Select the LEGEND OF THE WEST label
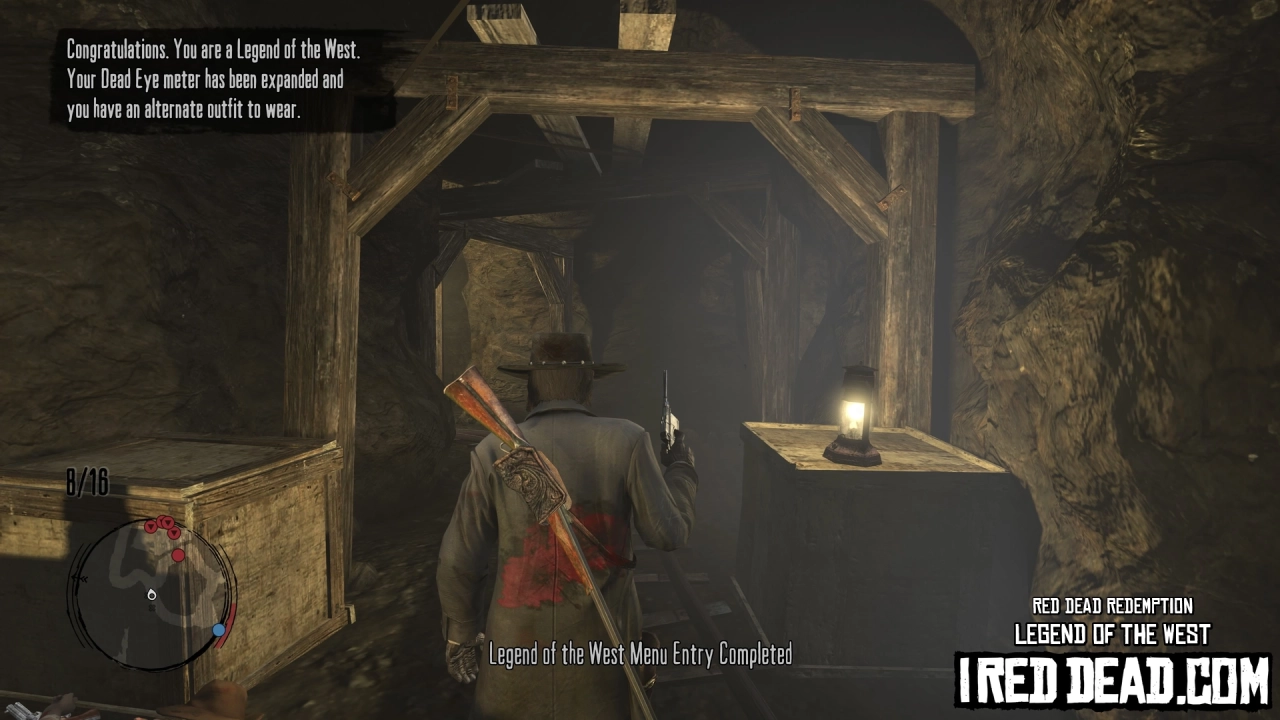The width and height of the screenshot is (1280, 720). pos(1112,634)
